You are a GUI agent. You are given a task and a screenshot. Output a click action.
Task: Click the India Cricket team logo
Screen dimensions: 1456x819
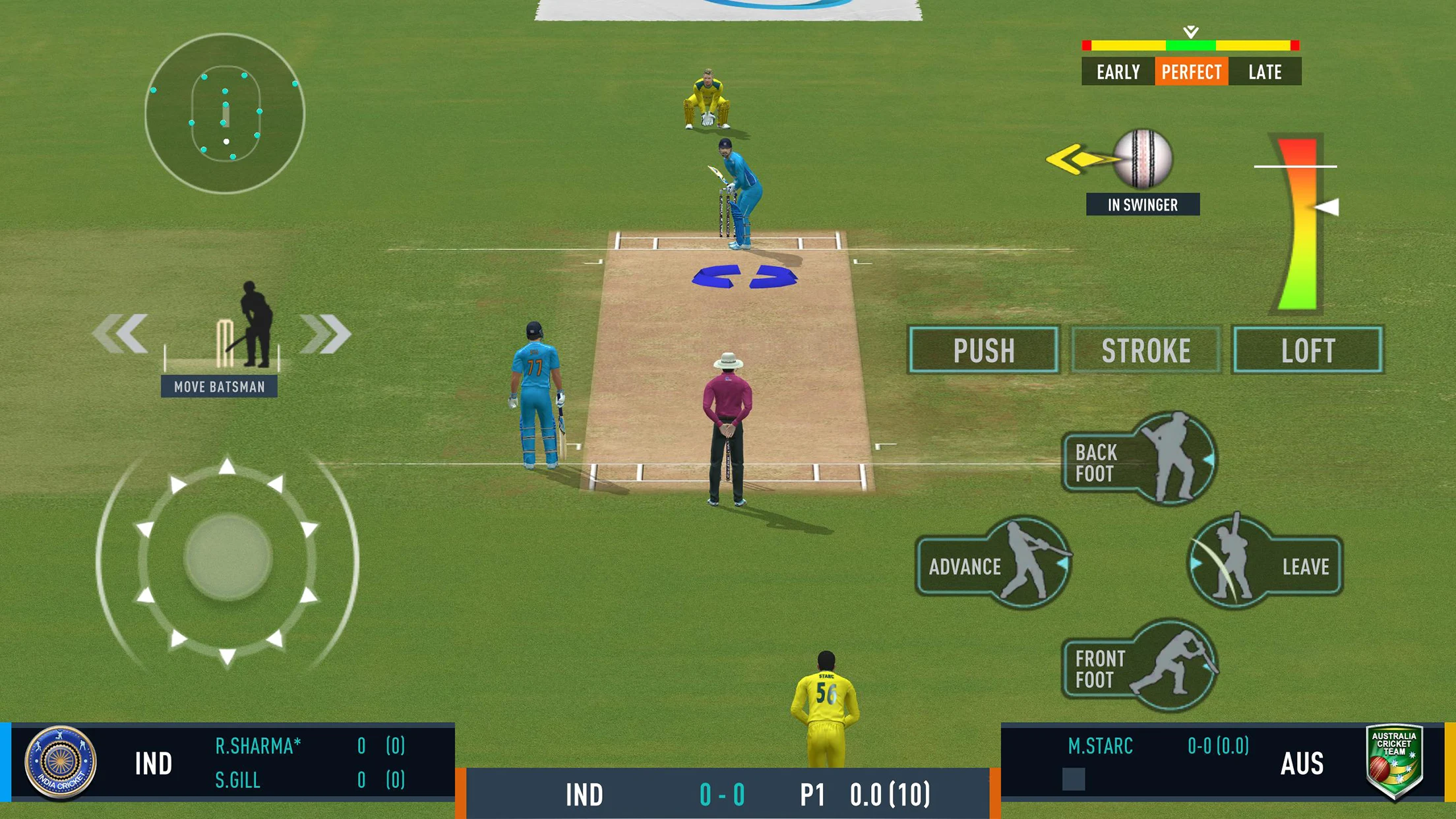coord(61,762)
